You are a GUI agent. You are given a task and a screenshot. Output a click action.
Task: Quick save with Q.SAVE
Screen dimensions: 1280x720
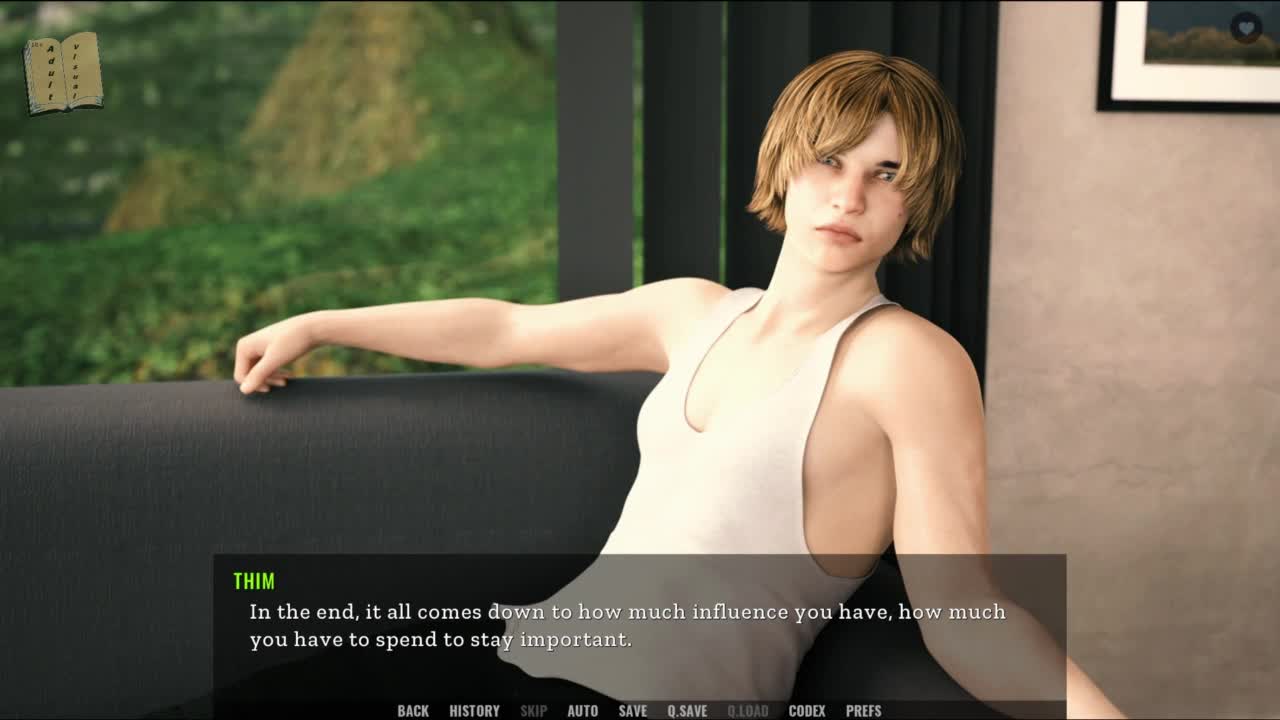click(x=687, y=711)
